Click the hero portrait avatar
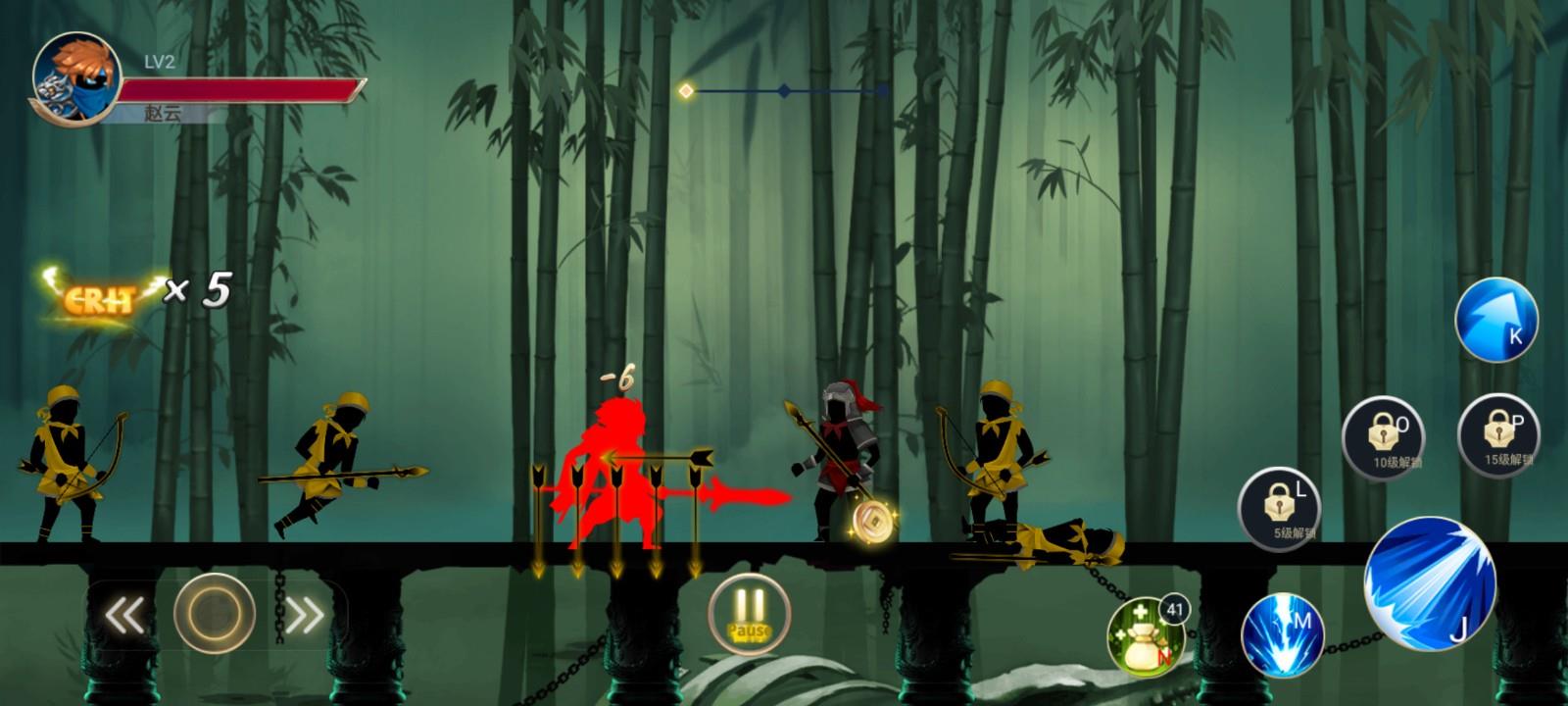The width and height of the screenshot is (1568, 706). tap(76, 78)
